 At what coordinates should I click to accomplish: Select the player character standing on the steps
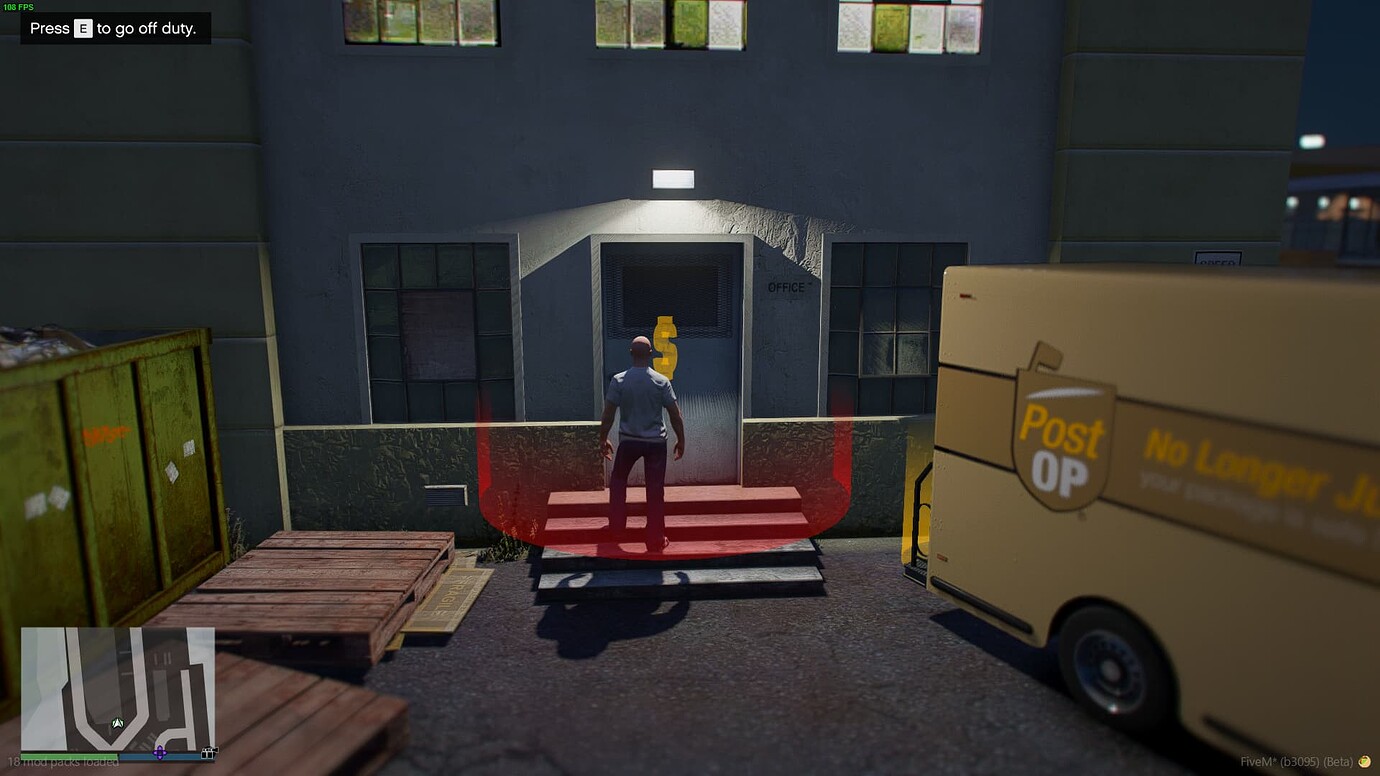tap(640, 420)
